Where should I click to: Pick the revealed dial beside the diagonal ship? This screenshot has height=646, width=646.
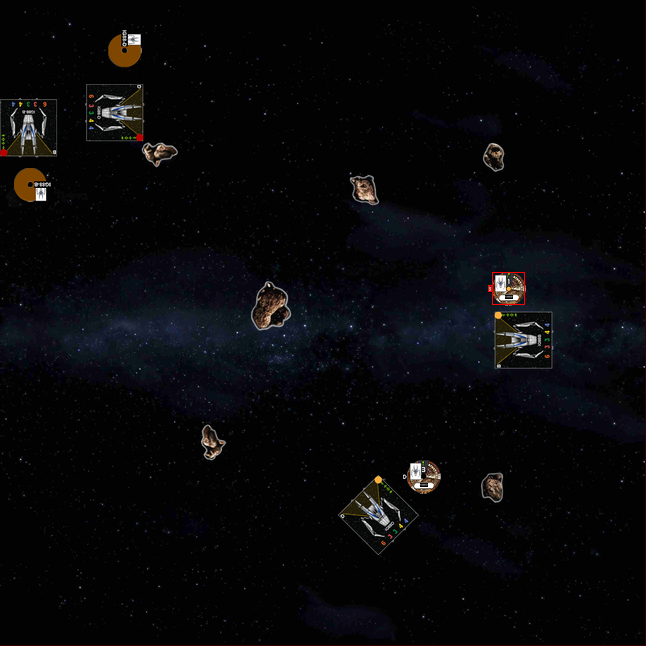tap(424, 476)
